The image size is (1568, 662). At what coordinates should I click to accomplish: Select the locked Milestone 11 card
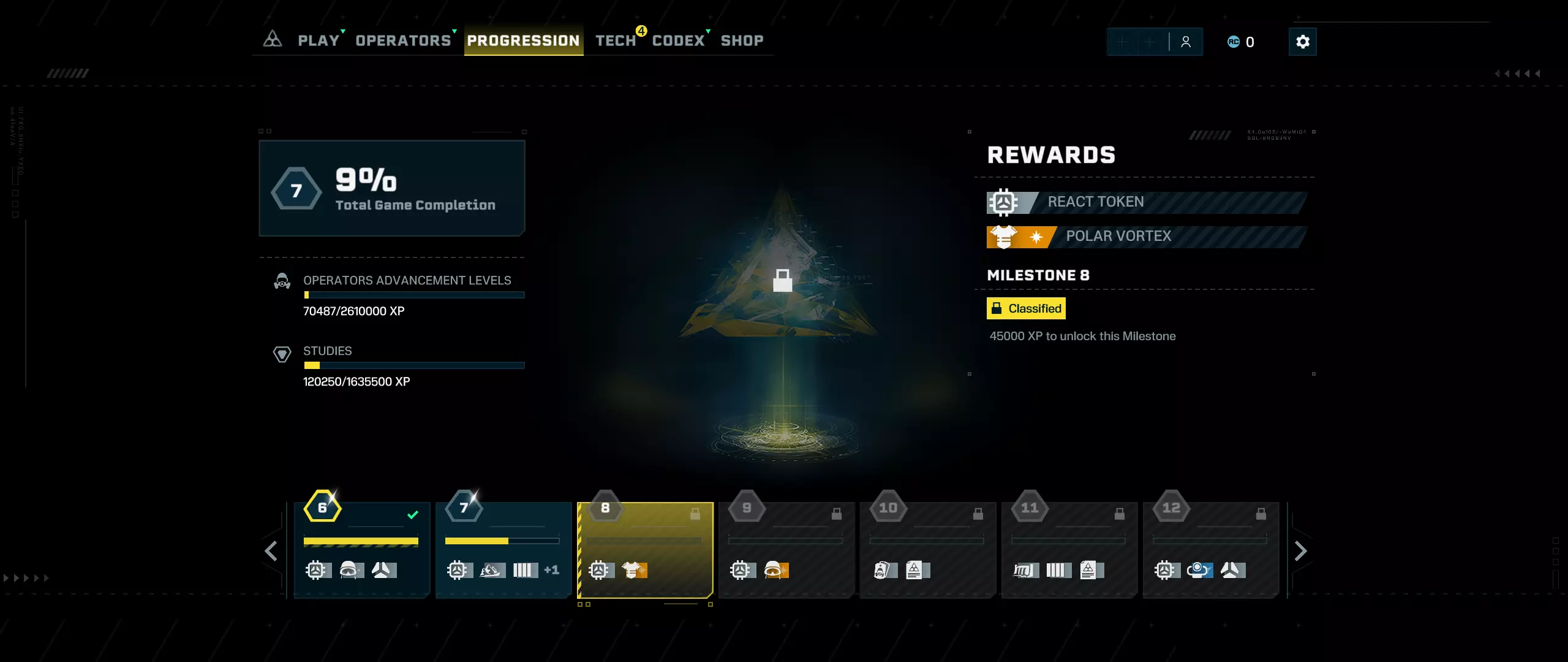(x=1069, y=550)
